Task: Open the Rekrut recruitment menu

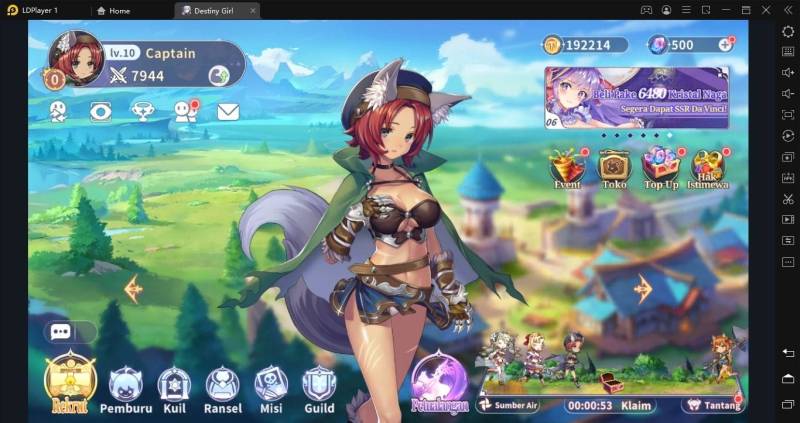Action: (68, 381)
